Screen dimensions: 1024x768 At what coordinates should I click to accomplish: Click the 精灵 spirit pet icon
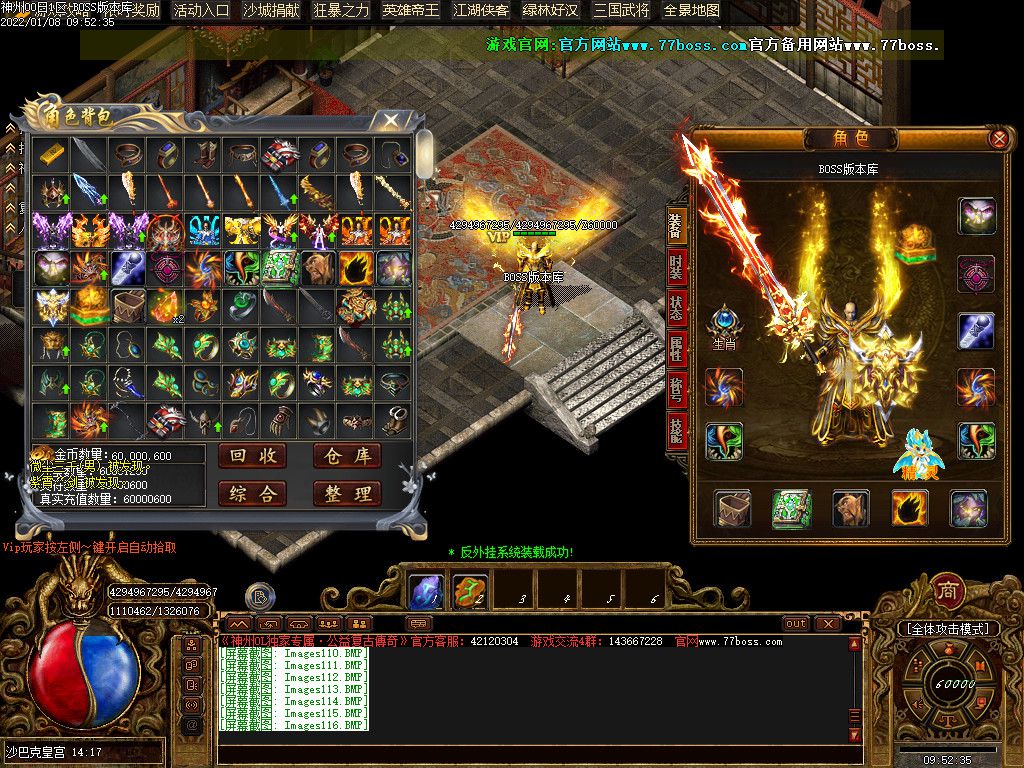[x=919, y=455]
